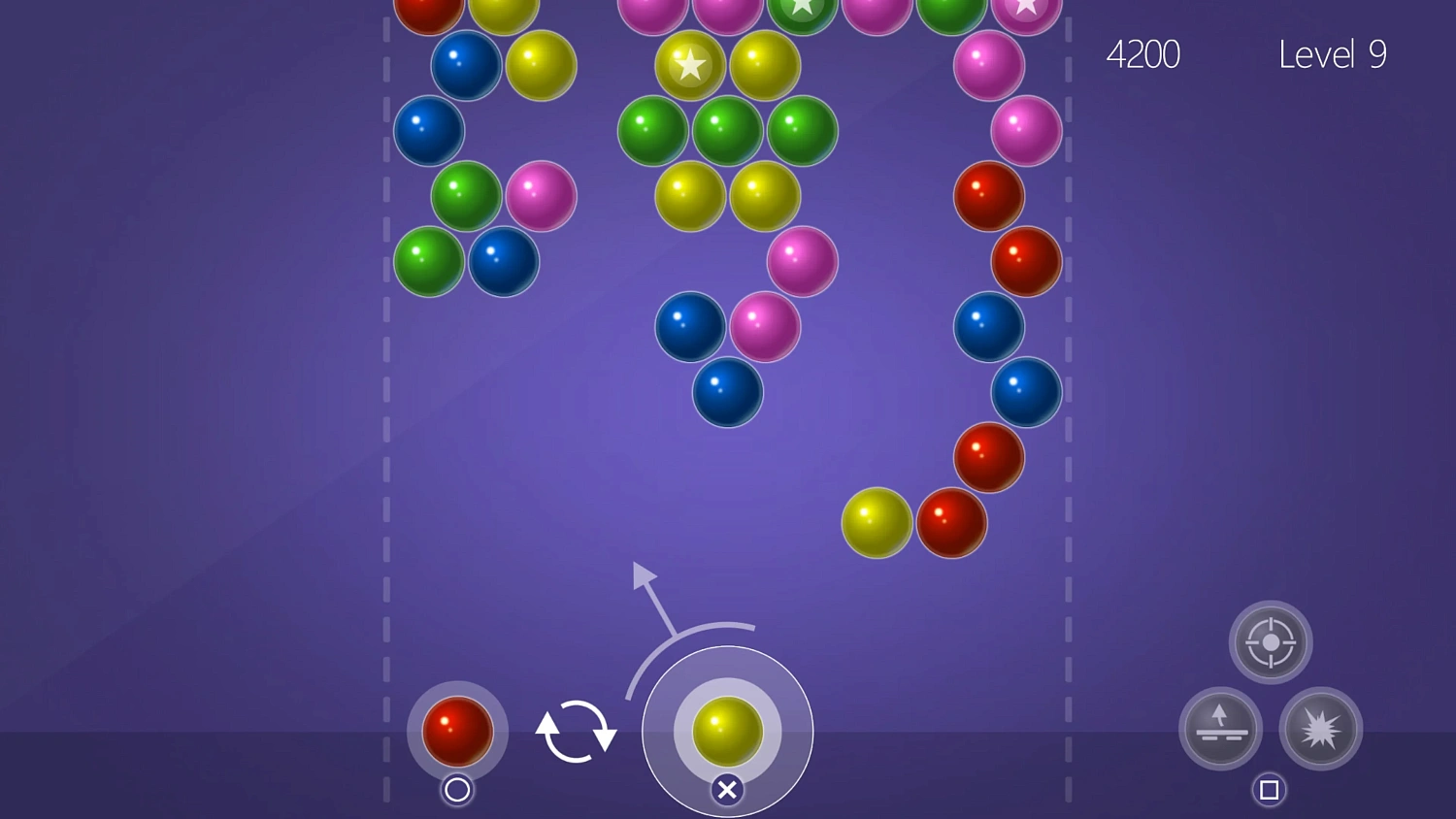Click the pink star bubble in top-right corner
The image size is (1456, 819).
coord(1026,10)
